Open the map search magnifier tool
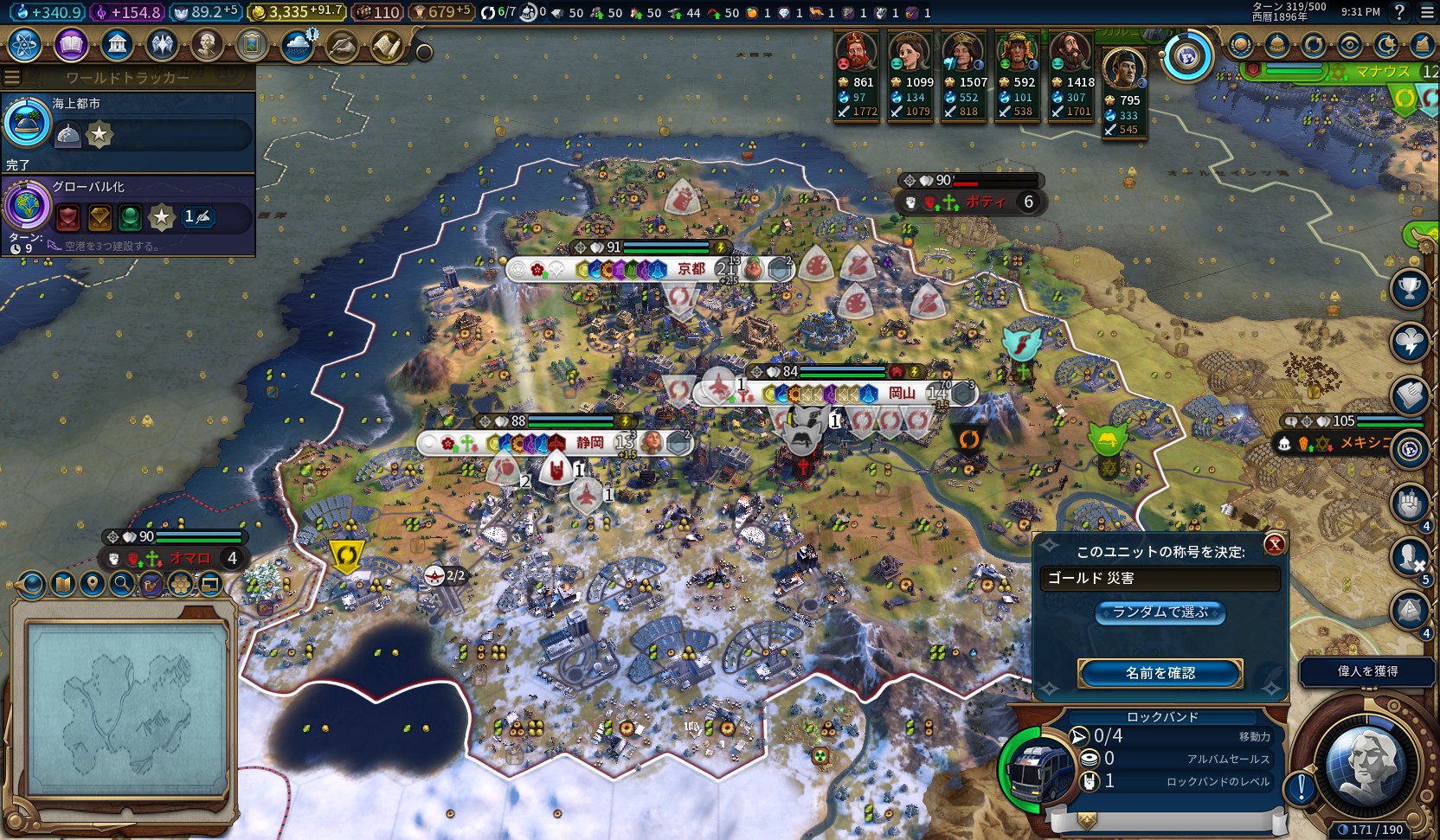Viewport: 1440px width, 840px height. (122, 585)
